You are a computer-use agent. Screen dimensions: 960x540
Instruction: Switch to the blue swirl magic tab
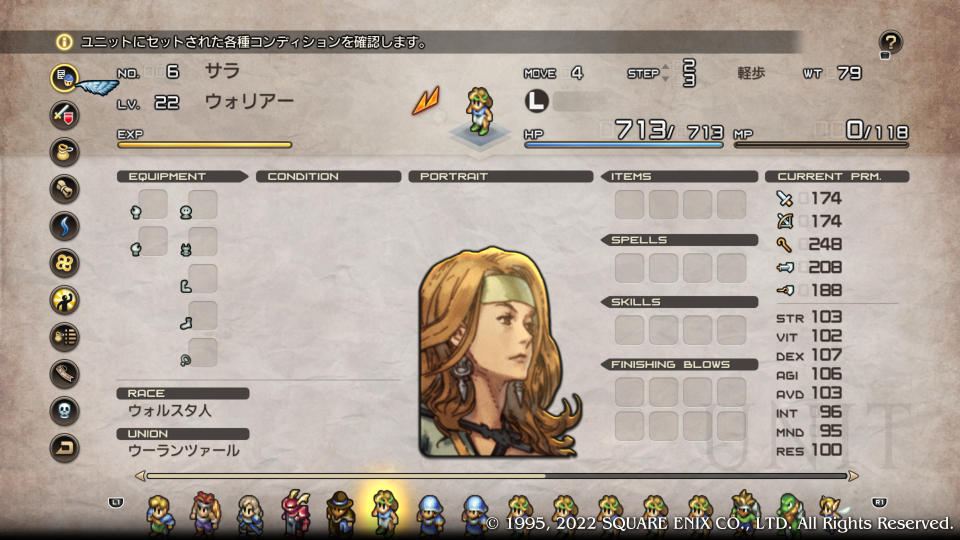(65, 225)
